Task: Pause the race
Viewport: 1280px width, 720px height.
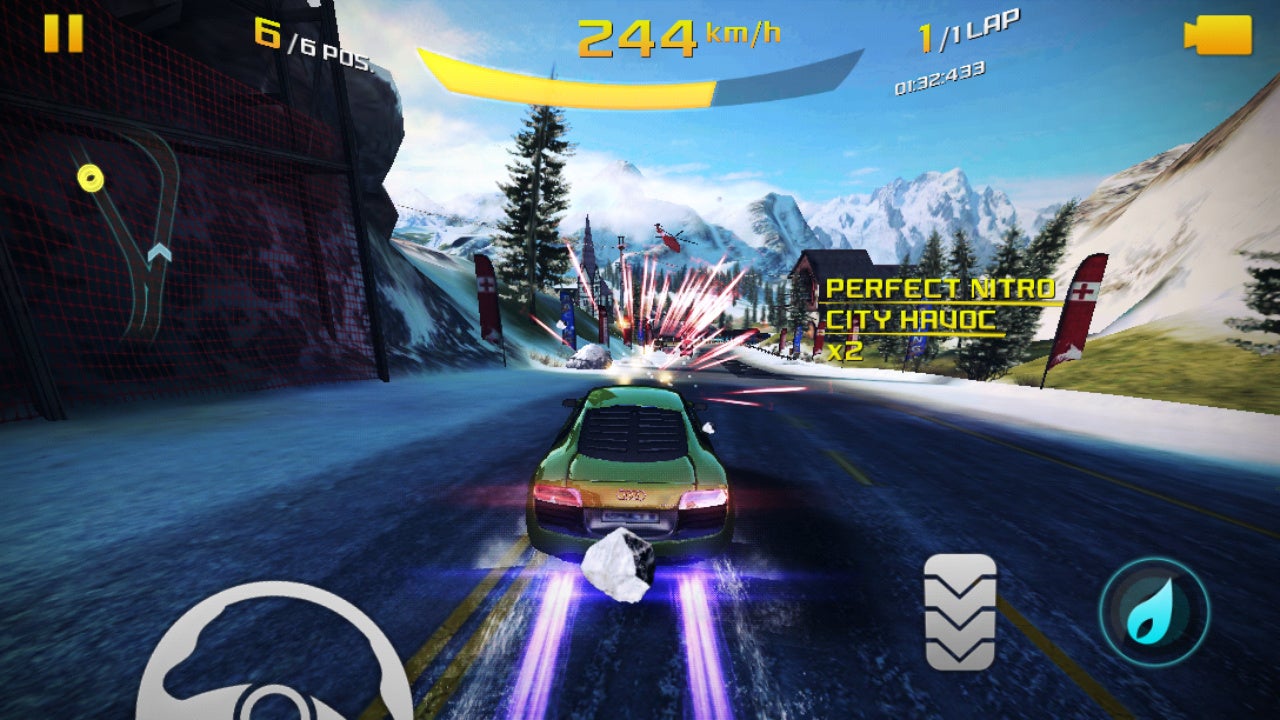Action: pyautogui.click(x=63, y=34)
